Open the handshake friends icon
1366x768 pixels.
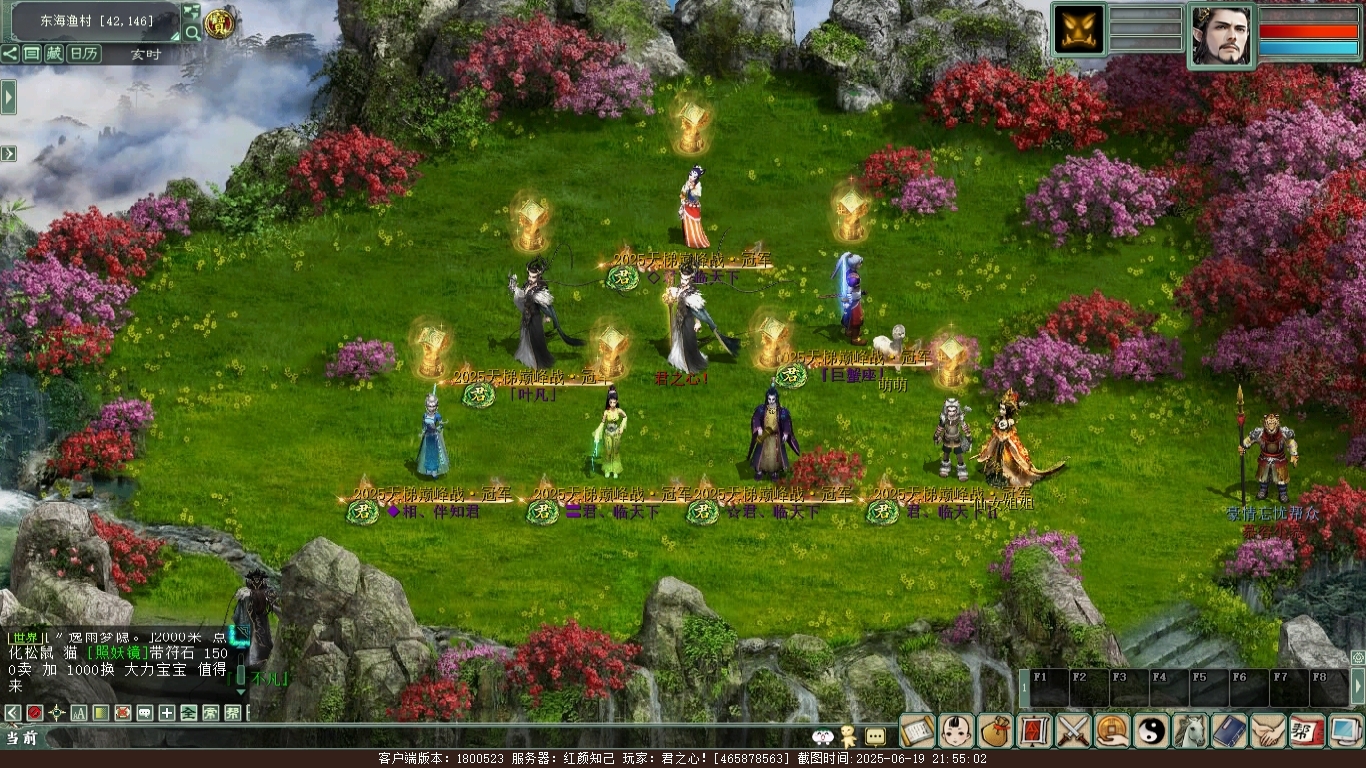click(1268, 731)
